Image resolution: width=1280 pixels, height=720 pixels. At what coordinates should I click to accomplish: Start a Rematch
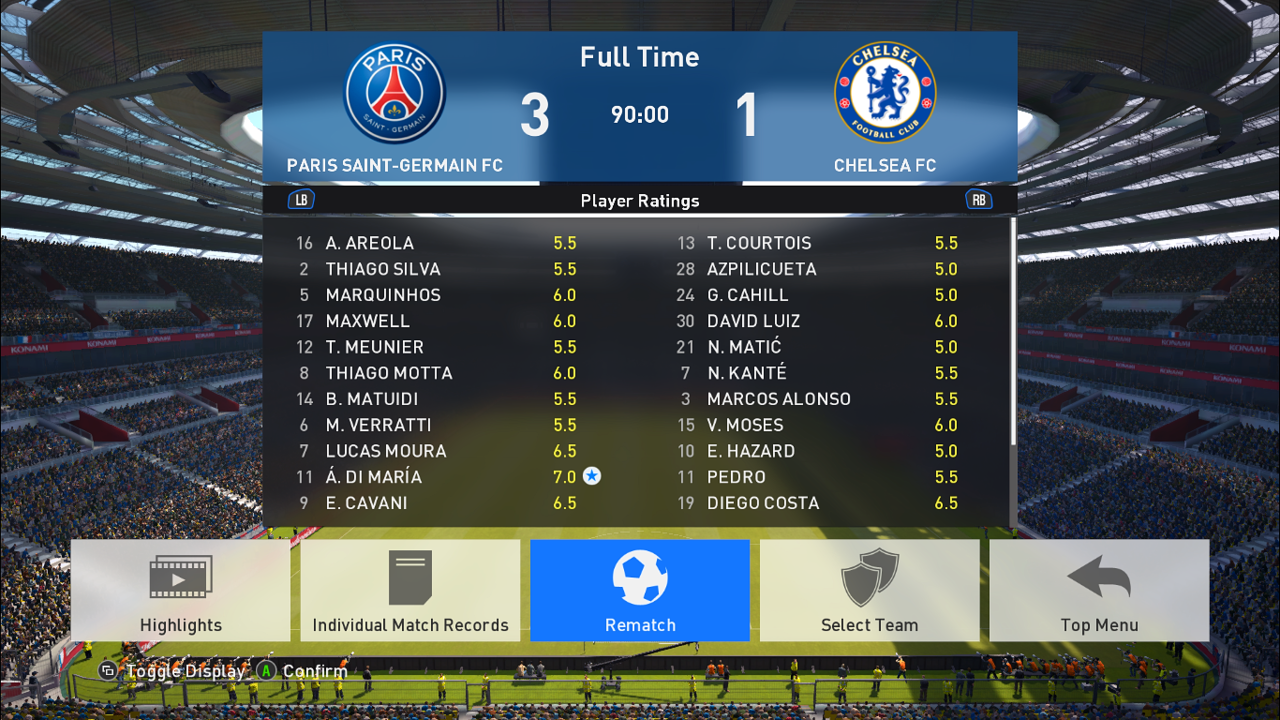point(640,590)
